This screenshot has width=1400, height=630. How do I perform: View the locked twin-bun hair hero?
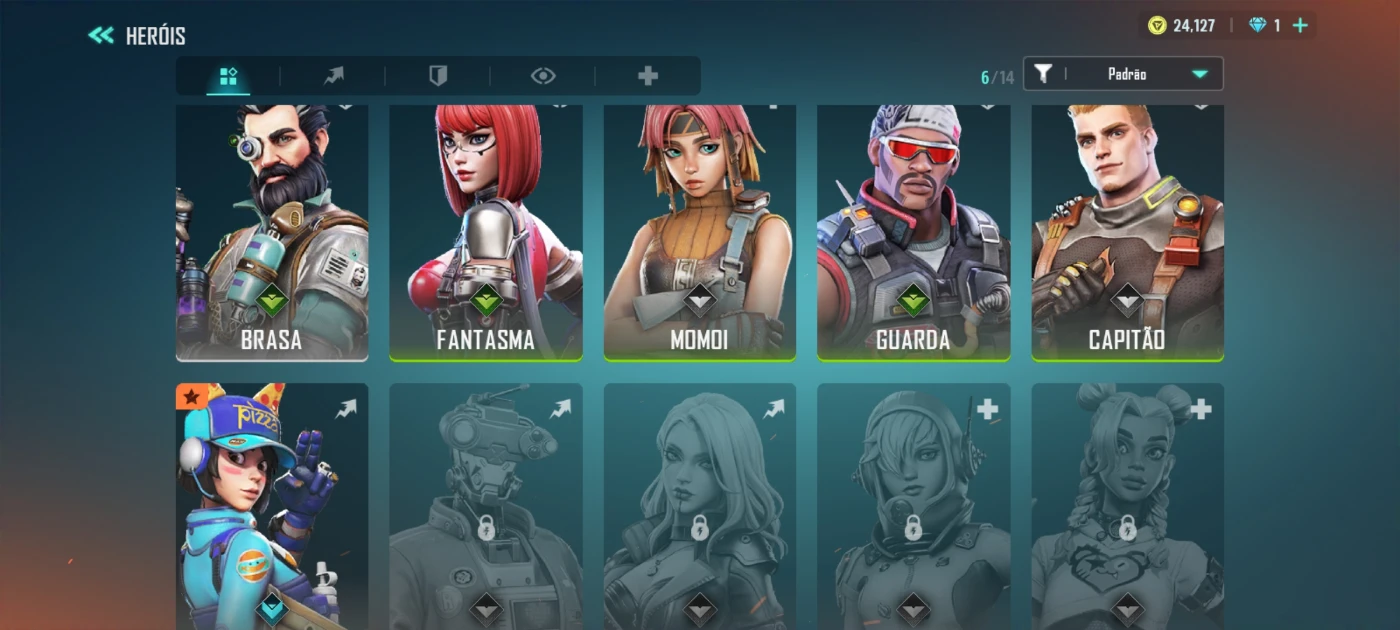point(1127,506)
